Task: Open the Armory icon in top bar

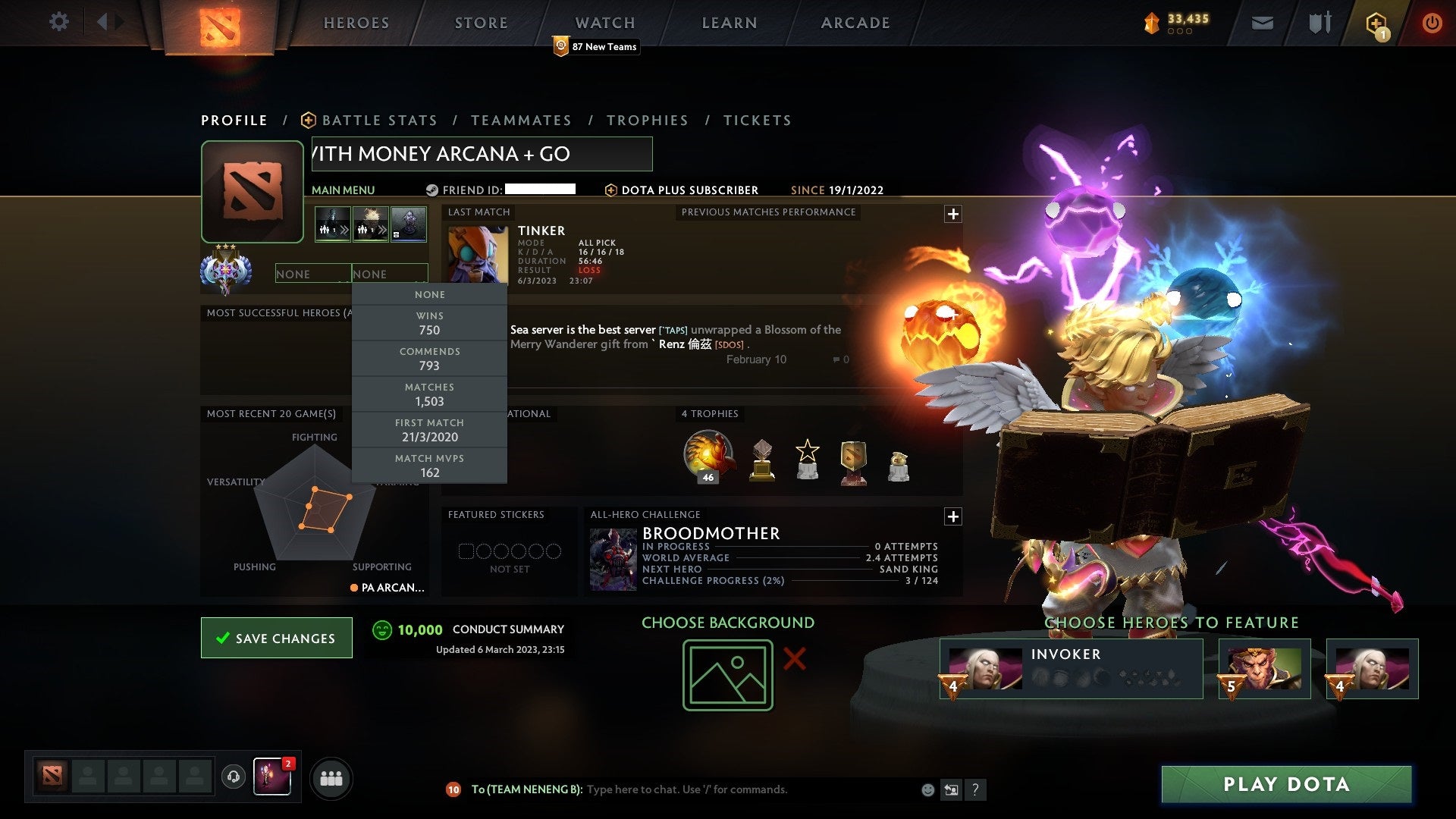Action: 1319,22
